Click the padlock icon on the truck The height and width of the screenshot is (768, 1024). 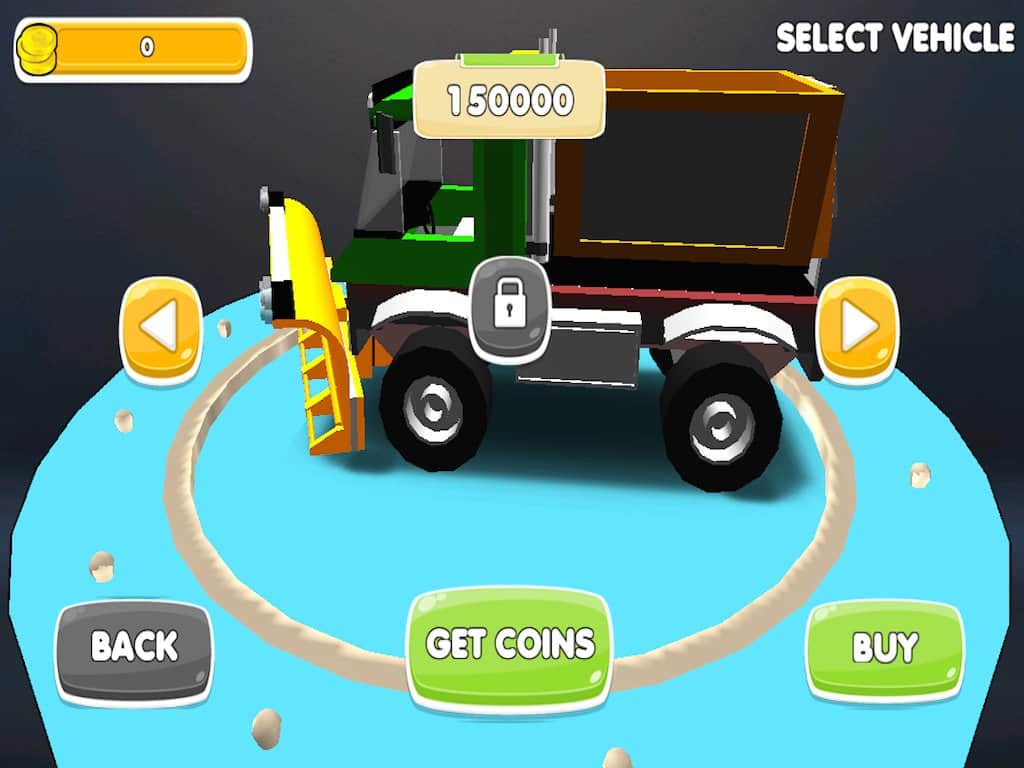[x=509, y=306]
